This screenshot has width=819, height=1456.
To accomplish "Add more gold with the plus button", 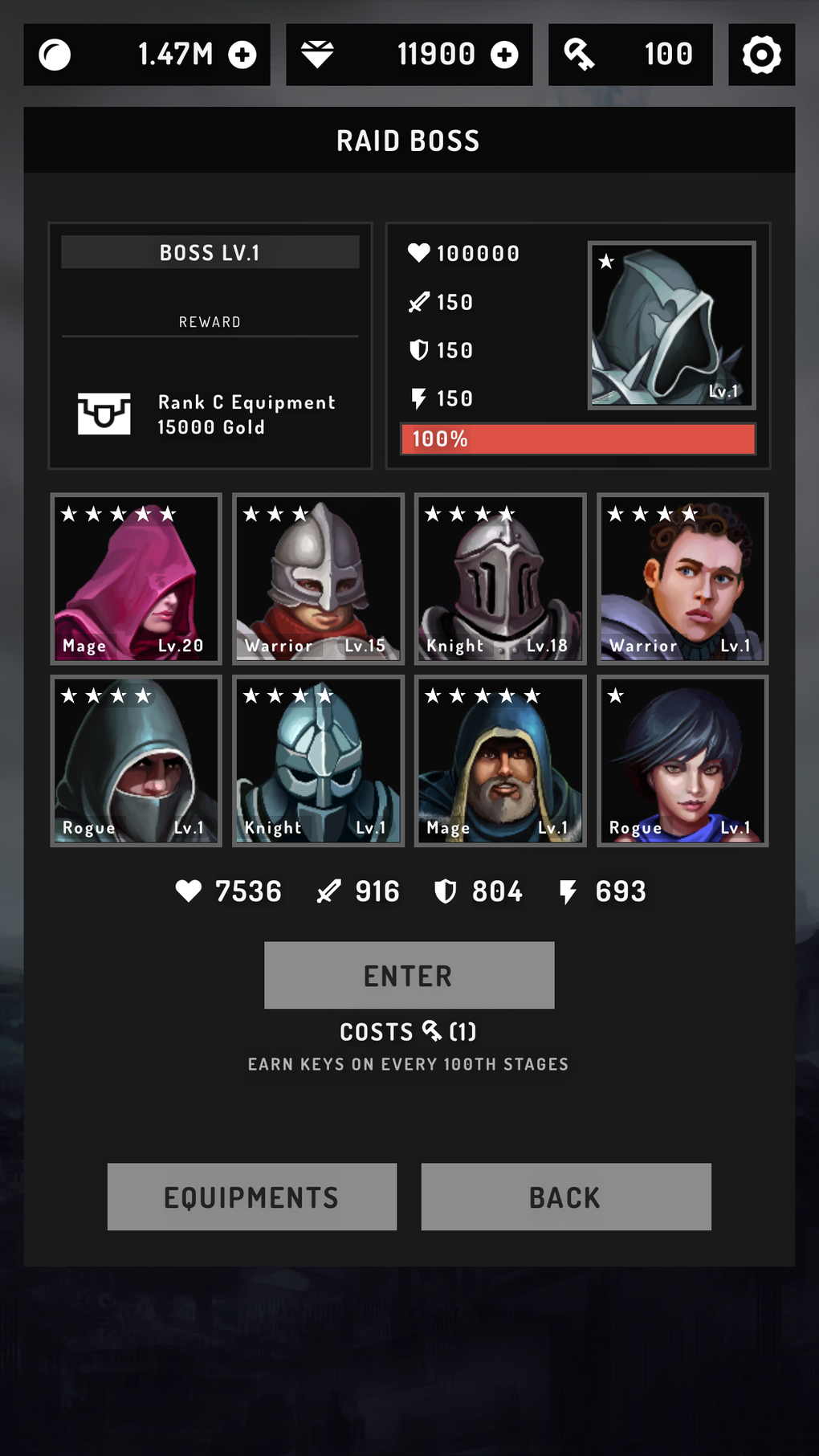I will (x=242, y=55).
